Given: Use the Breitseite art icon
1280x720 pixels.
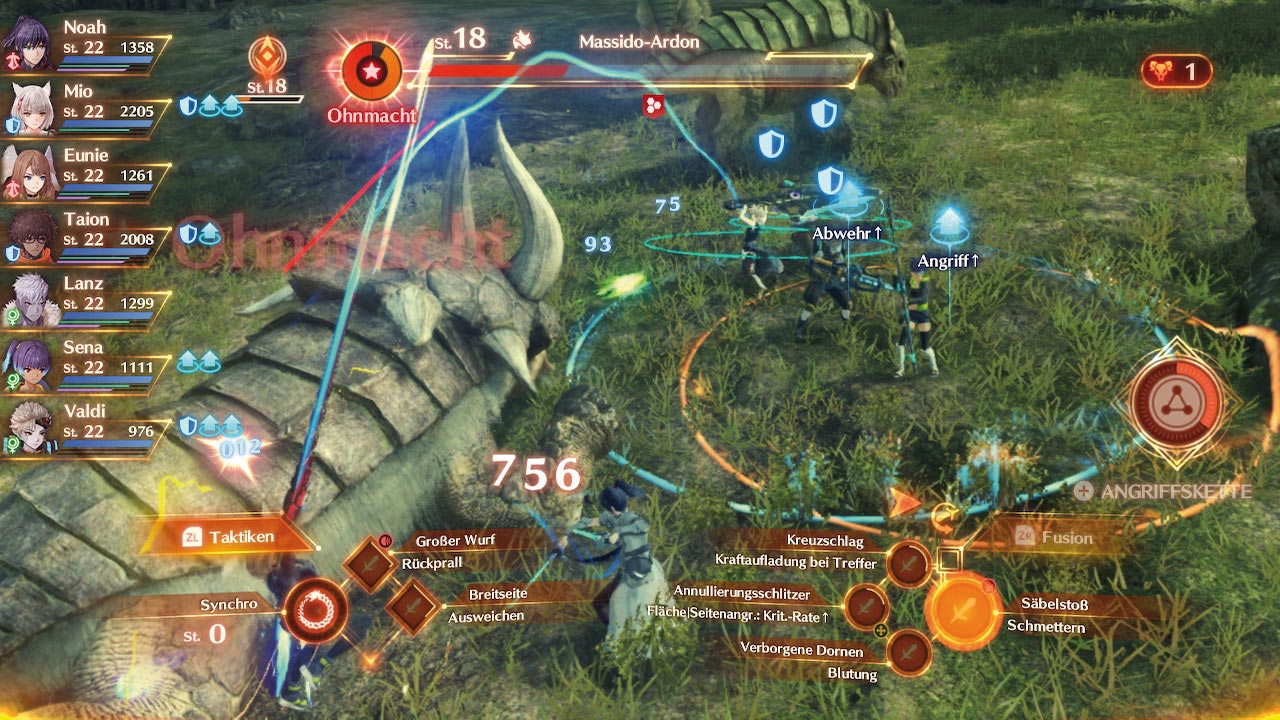Looking at the screenshot, I should click(x=412, y=606).
